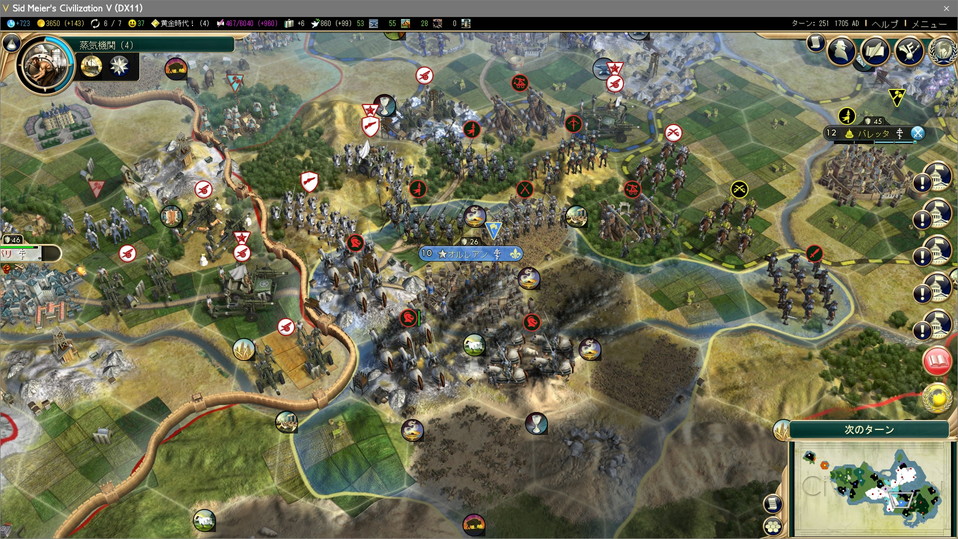Viewport: 958px width, 539px height.
Task: Click the golden laurel notification
Action: [937, 397]
